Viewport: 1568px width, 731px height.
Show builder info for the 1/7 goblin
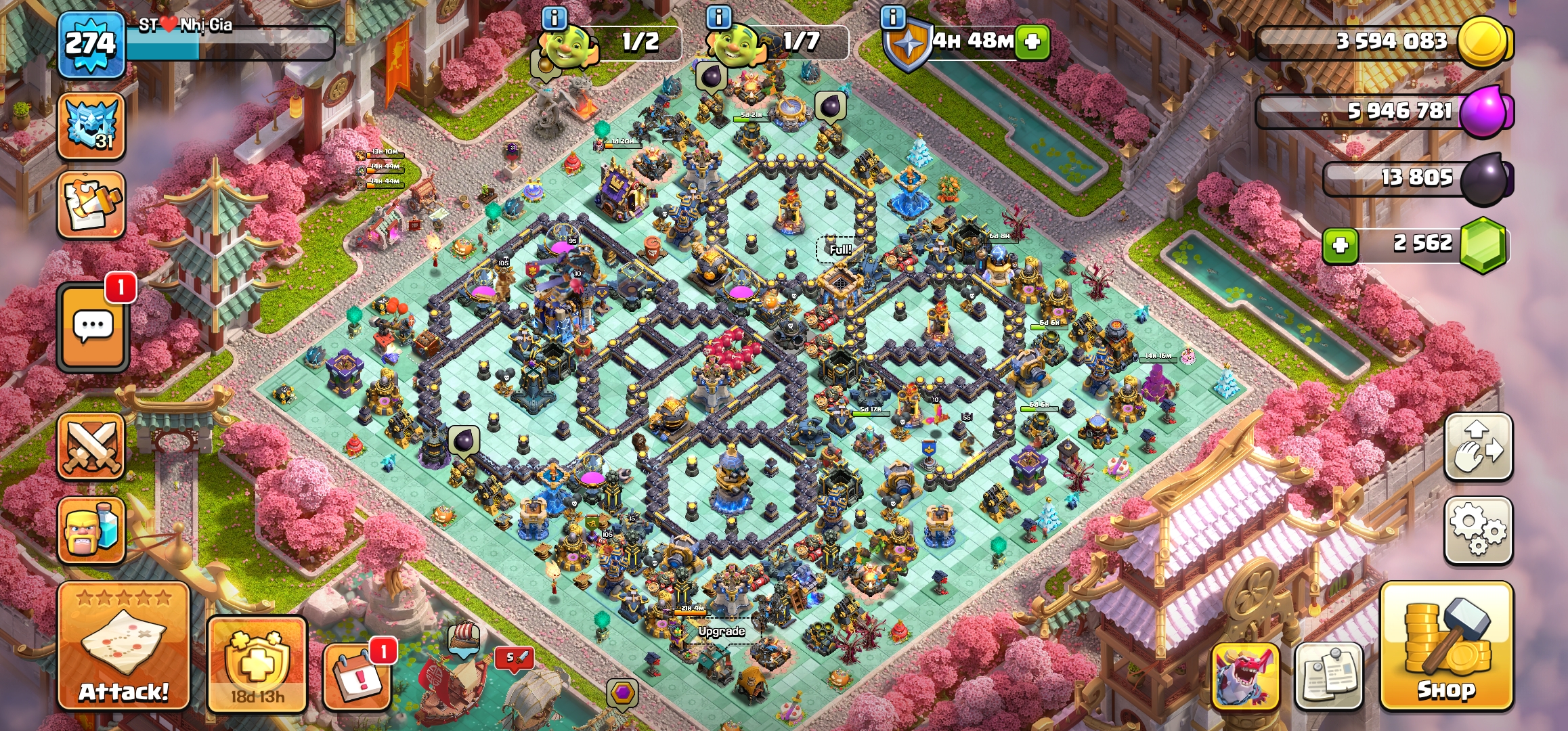click(719, 18)
